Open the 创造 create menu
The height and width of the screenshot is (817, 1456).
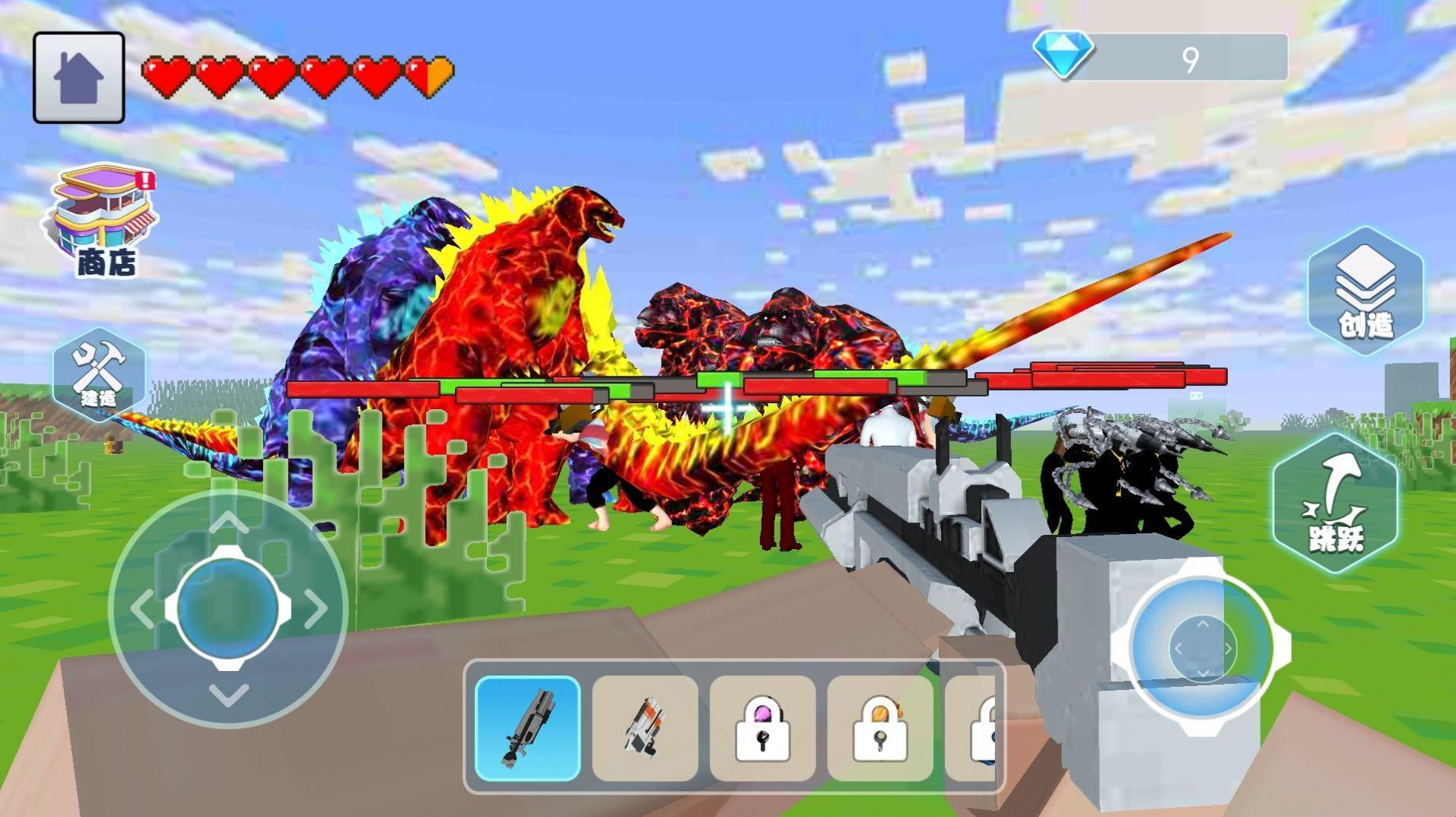[1365, 291]
